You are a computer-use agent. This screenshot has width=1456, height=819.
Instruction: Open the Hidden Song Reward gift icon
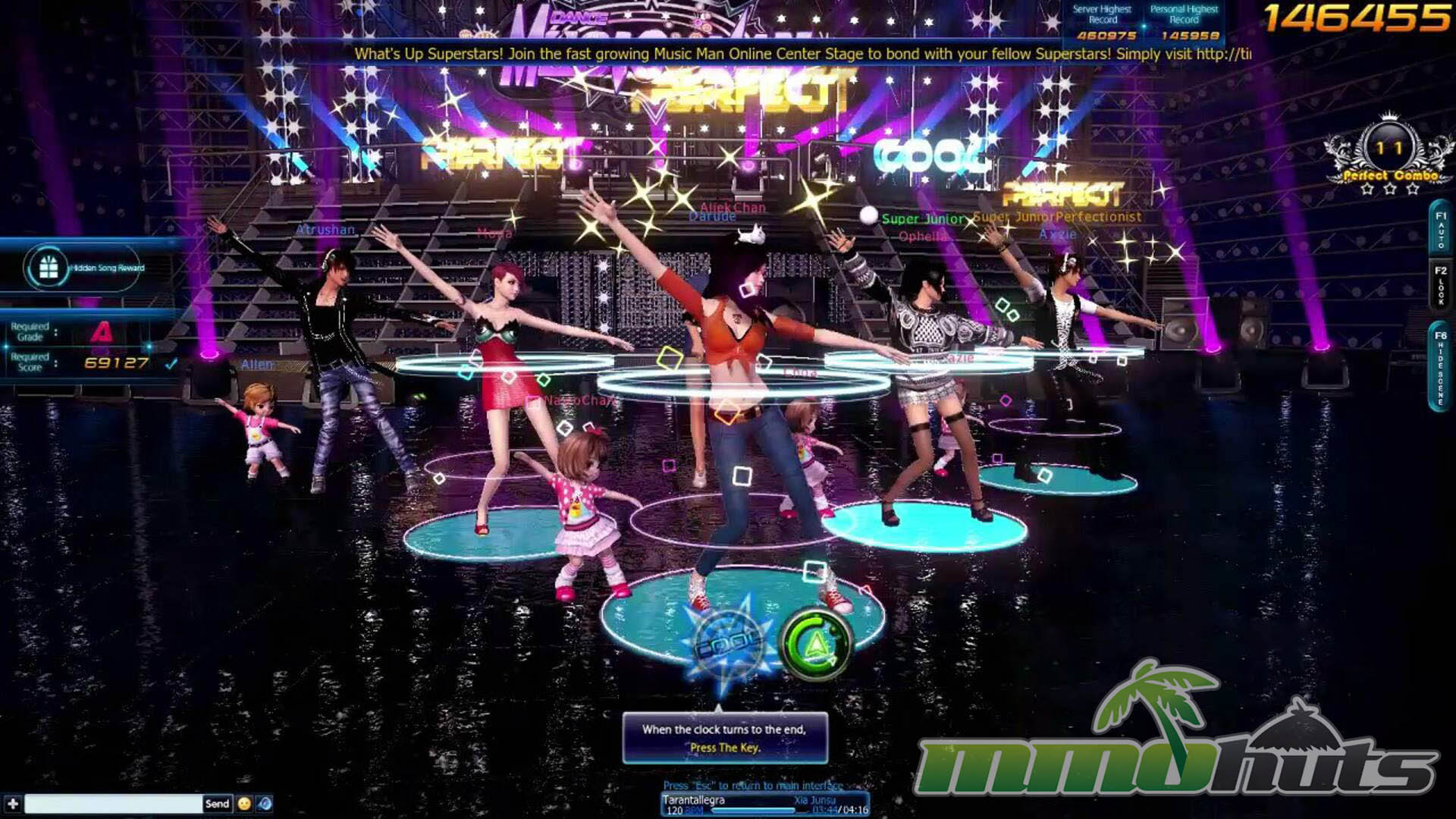(49, 268)
